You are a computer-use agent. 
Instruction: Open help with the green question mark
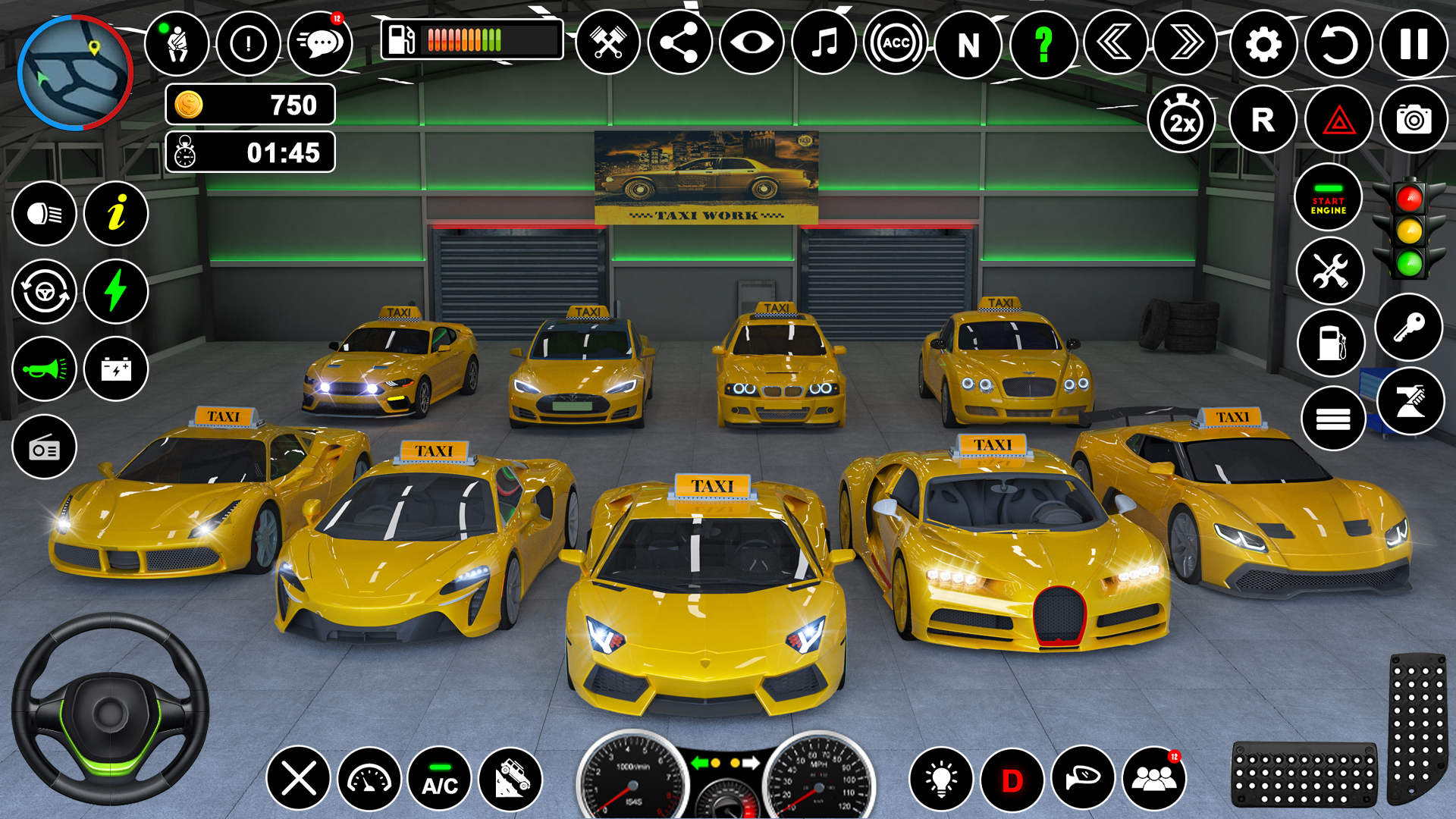pyautogui.click(x=1043, y=44)
